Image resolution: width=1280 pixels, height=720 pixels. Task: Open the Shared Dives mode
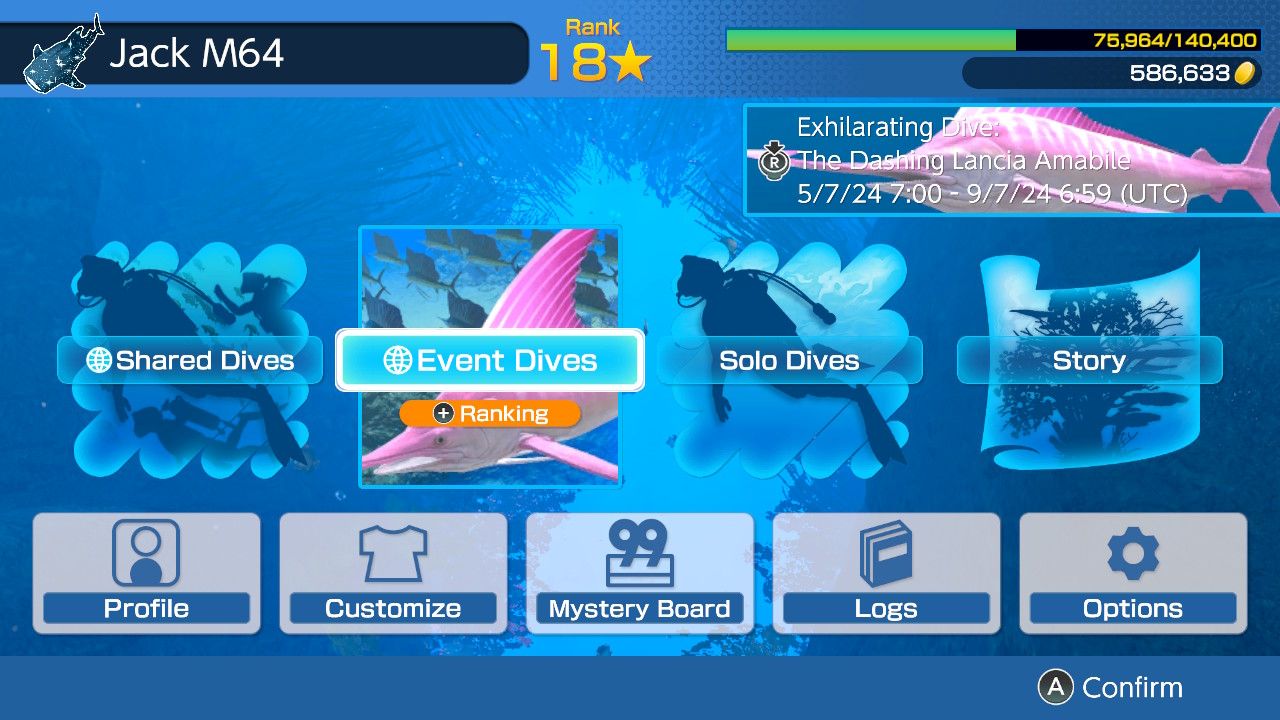tap(190, 360)
